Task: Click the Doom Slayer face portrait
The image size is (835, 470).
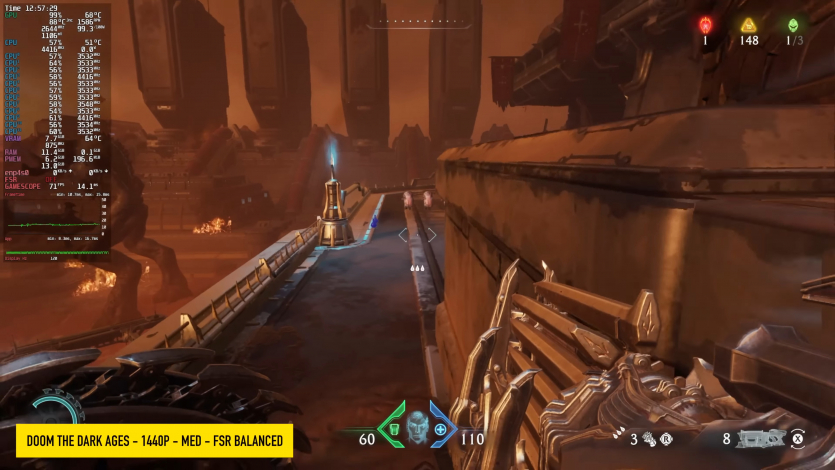Action: [x=416, y=428]
